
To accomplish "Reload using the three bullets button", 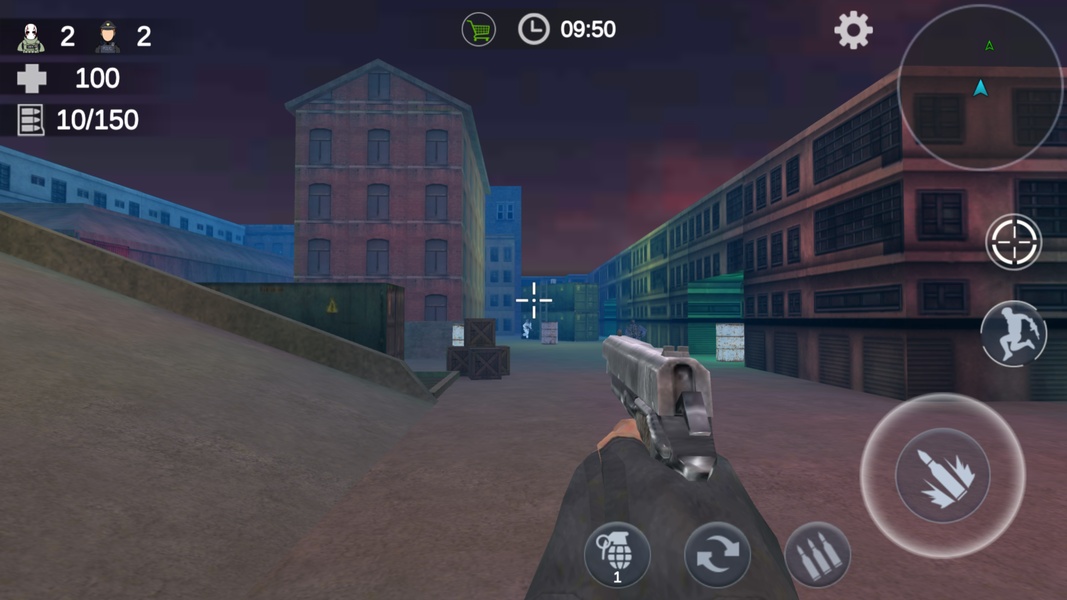I will (x=817, y=555).
